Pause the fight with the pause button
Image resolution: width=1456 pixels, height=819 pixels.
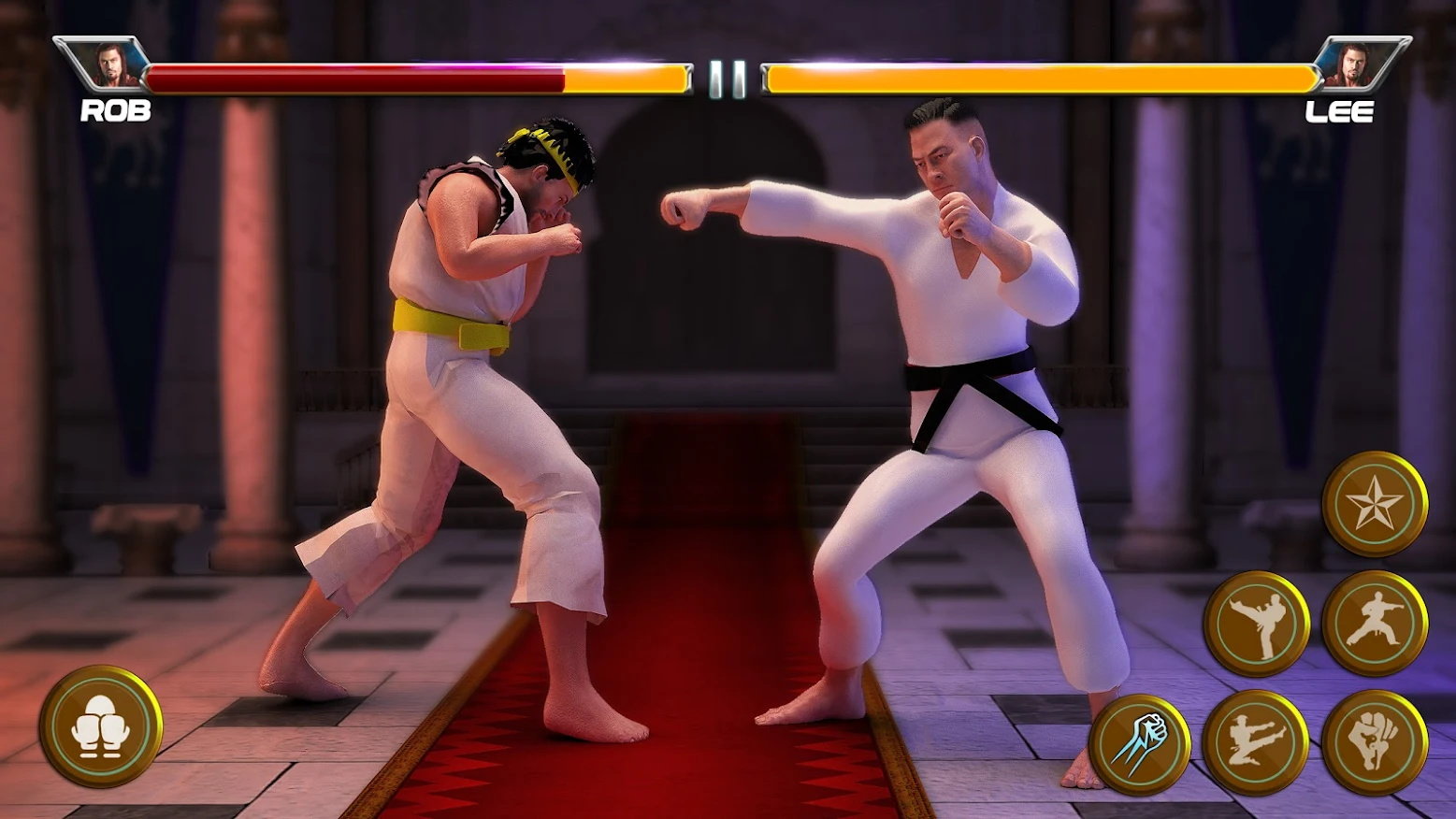(727, 79)
